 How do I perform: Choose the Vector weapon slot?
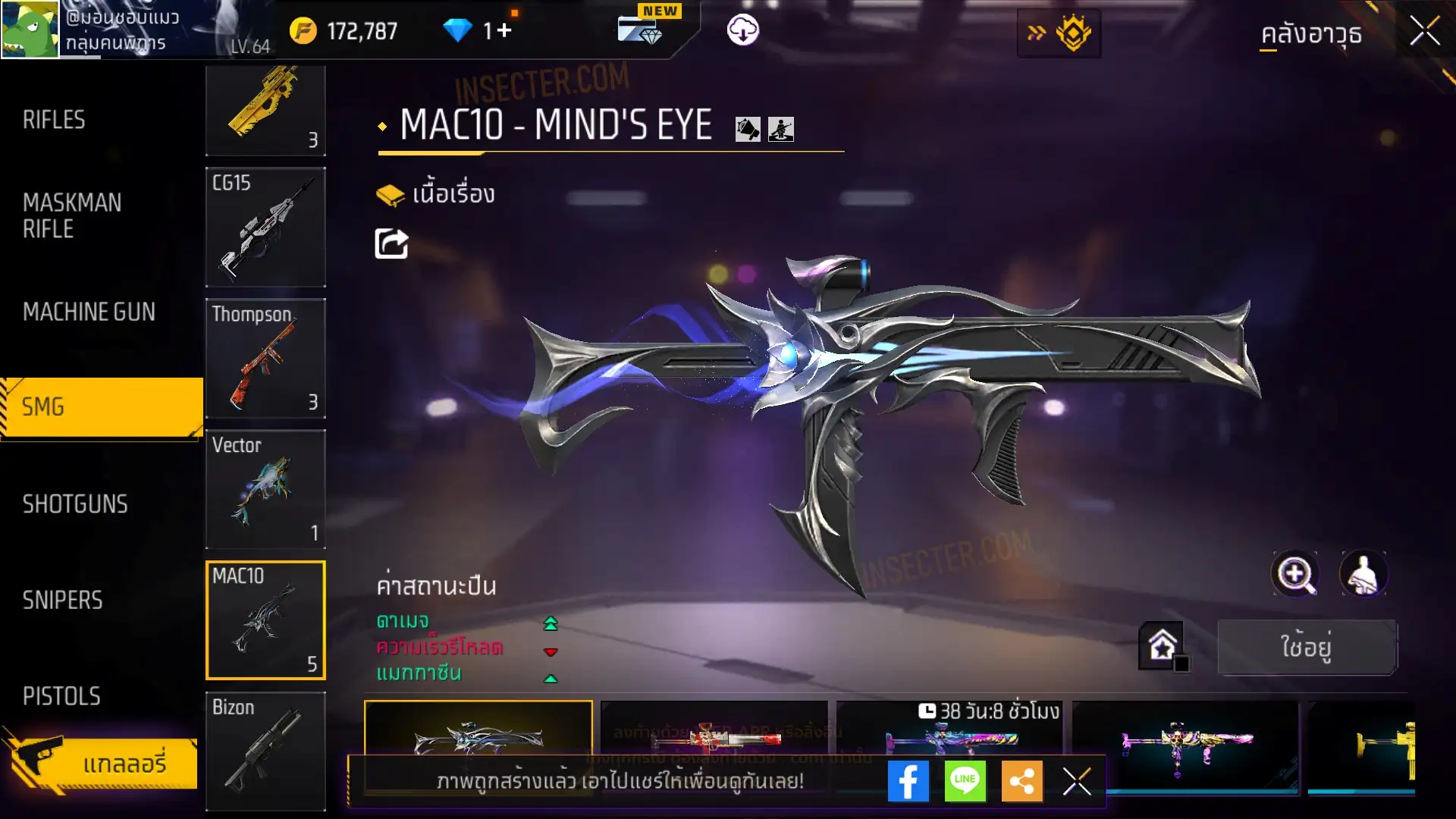(x=265, y=490)
